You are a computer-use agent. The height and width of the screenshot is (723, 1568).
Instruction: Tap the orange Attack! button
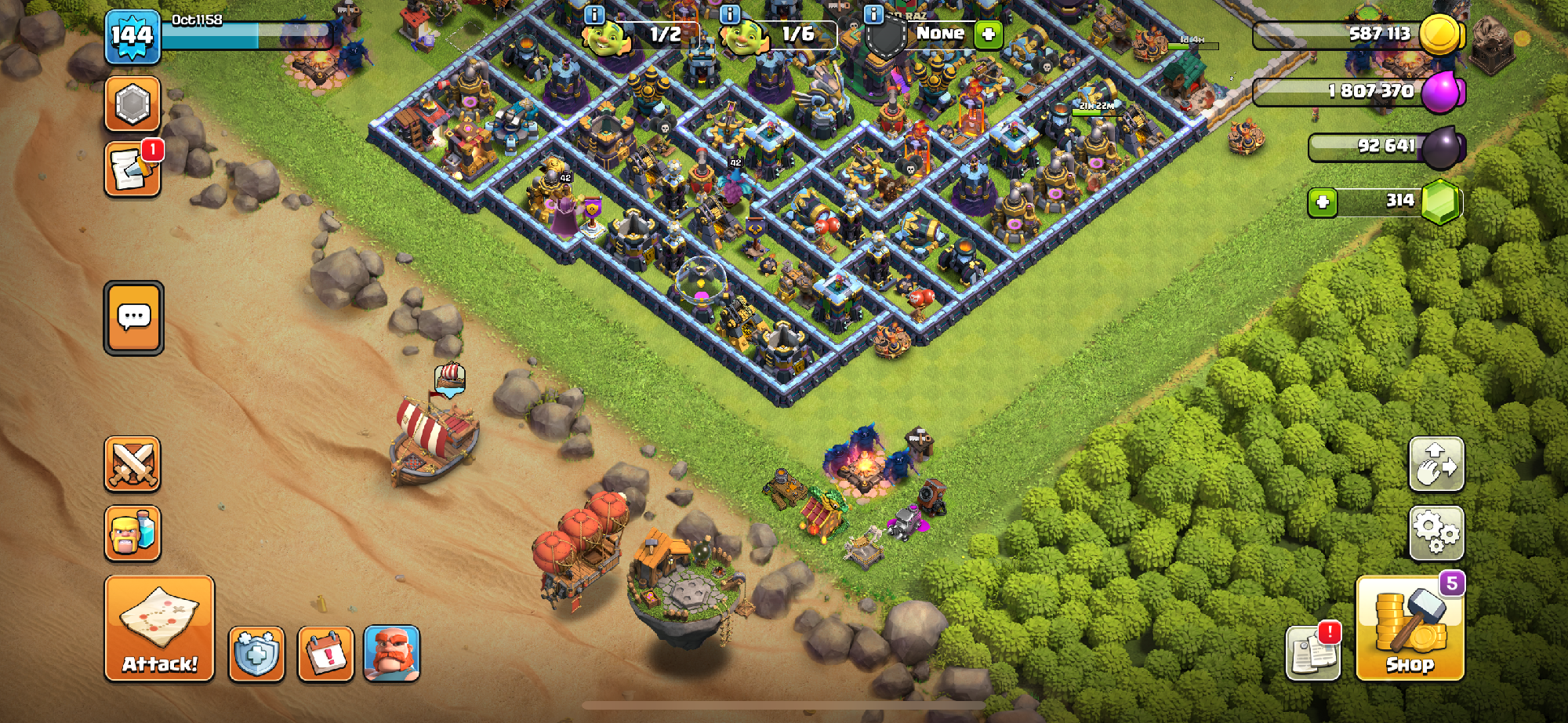pyautogui.click(x=159, y=628)
